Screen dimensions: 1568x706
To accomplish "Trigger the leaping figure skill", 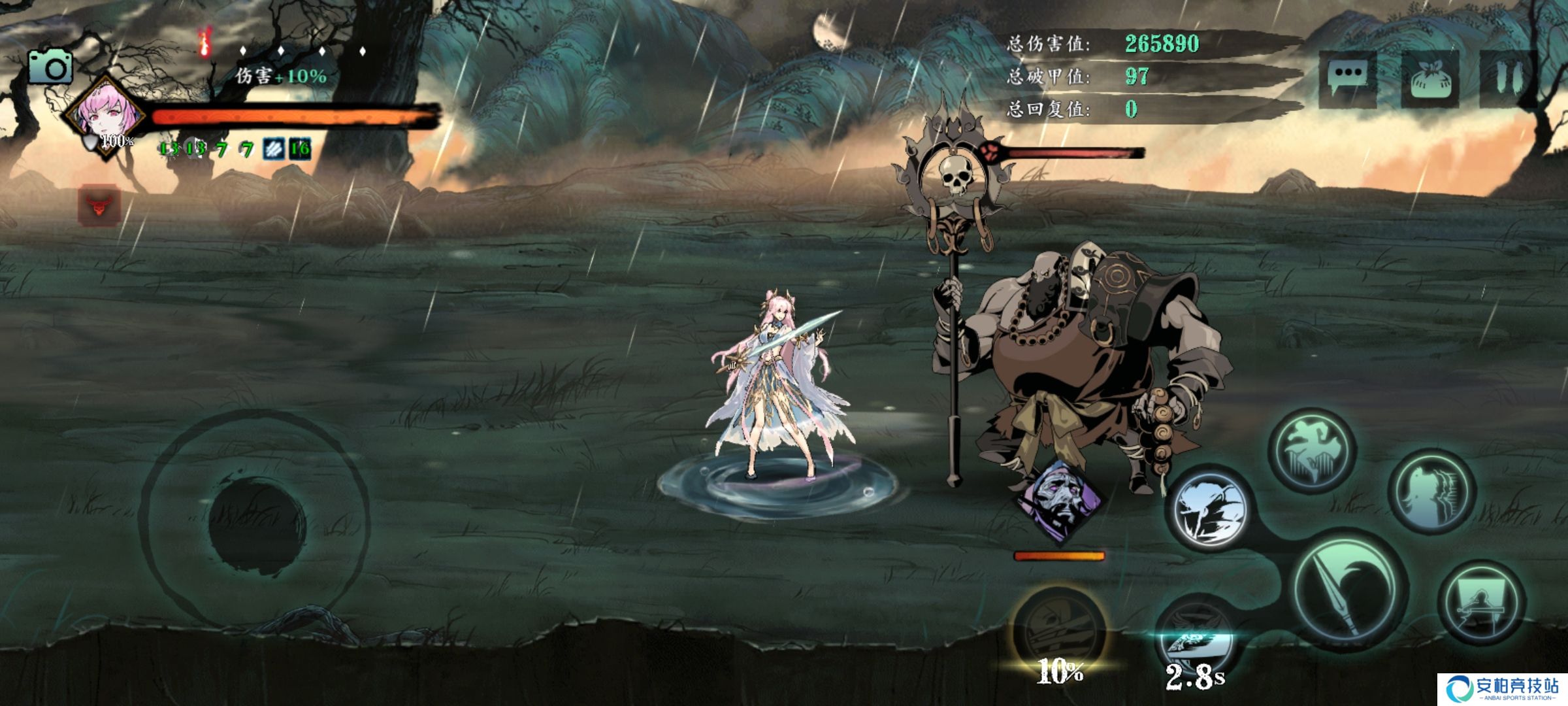I will point(1312,450).
